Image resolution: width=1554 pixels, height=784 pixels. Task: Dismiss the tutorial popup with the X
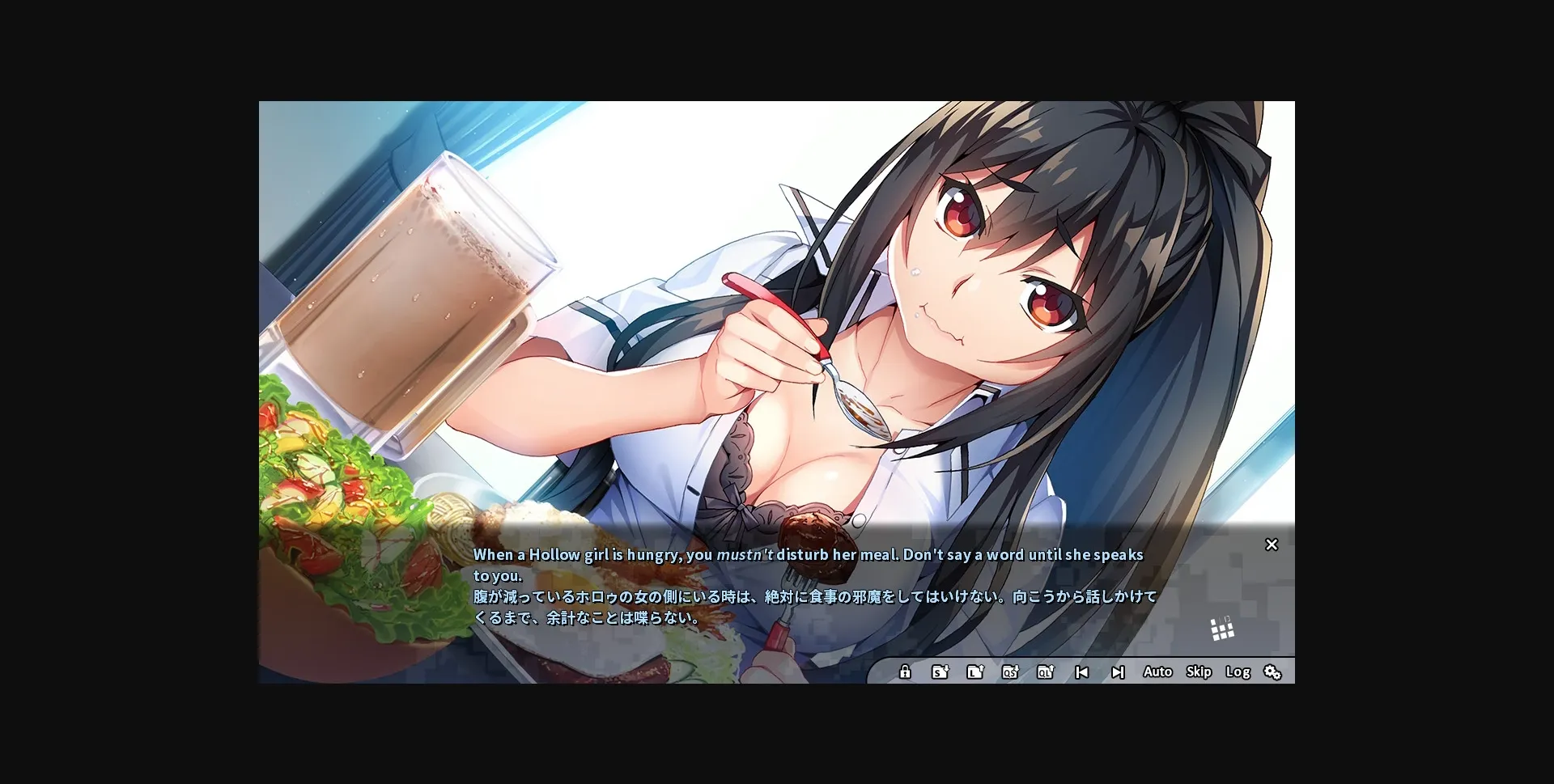click(x=1272, y=545)
